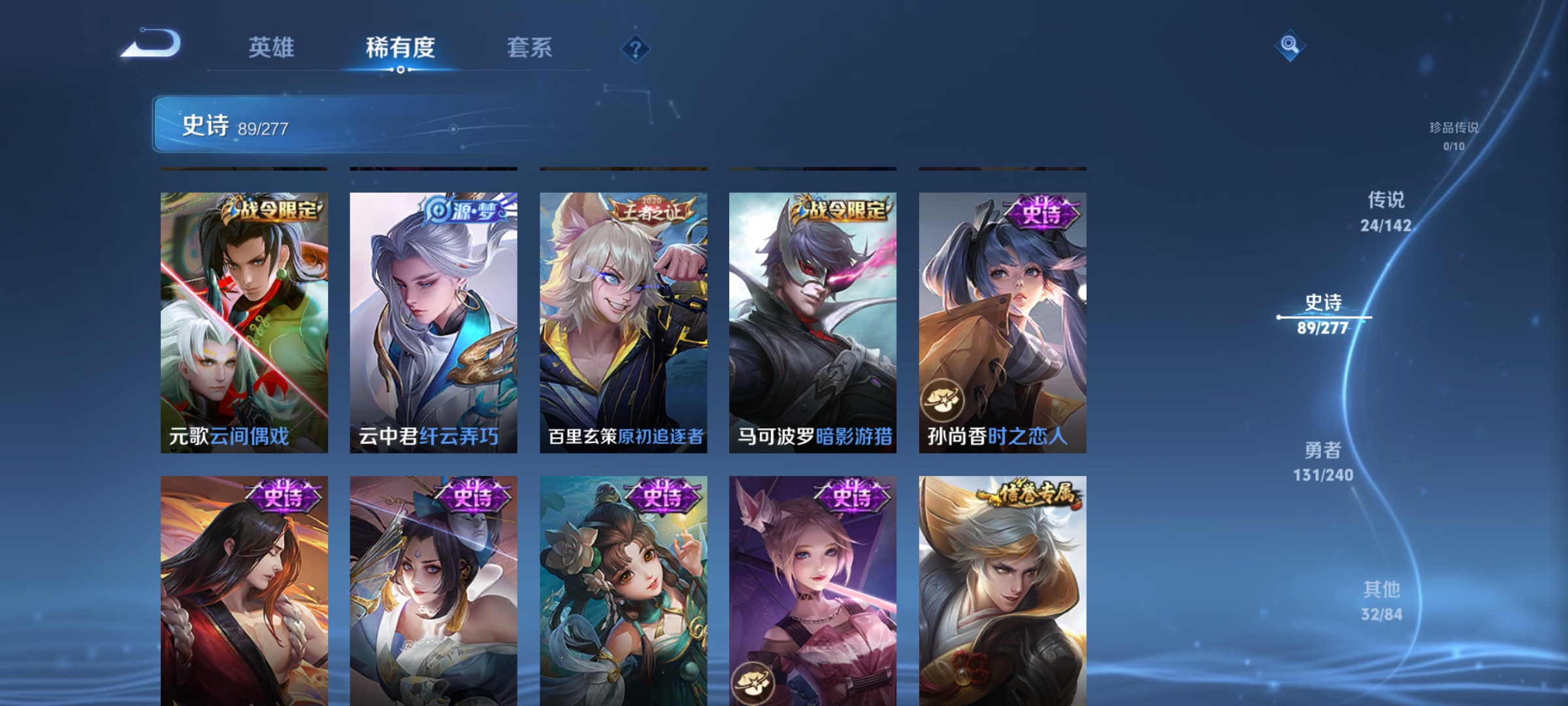Click the 王者之证 badge on 百里玄策's skin

pyautogui.click(x=650, y=208)
